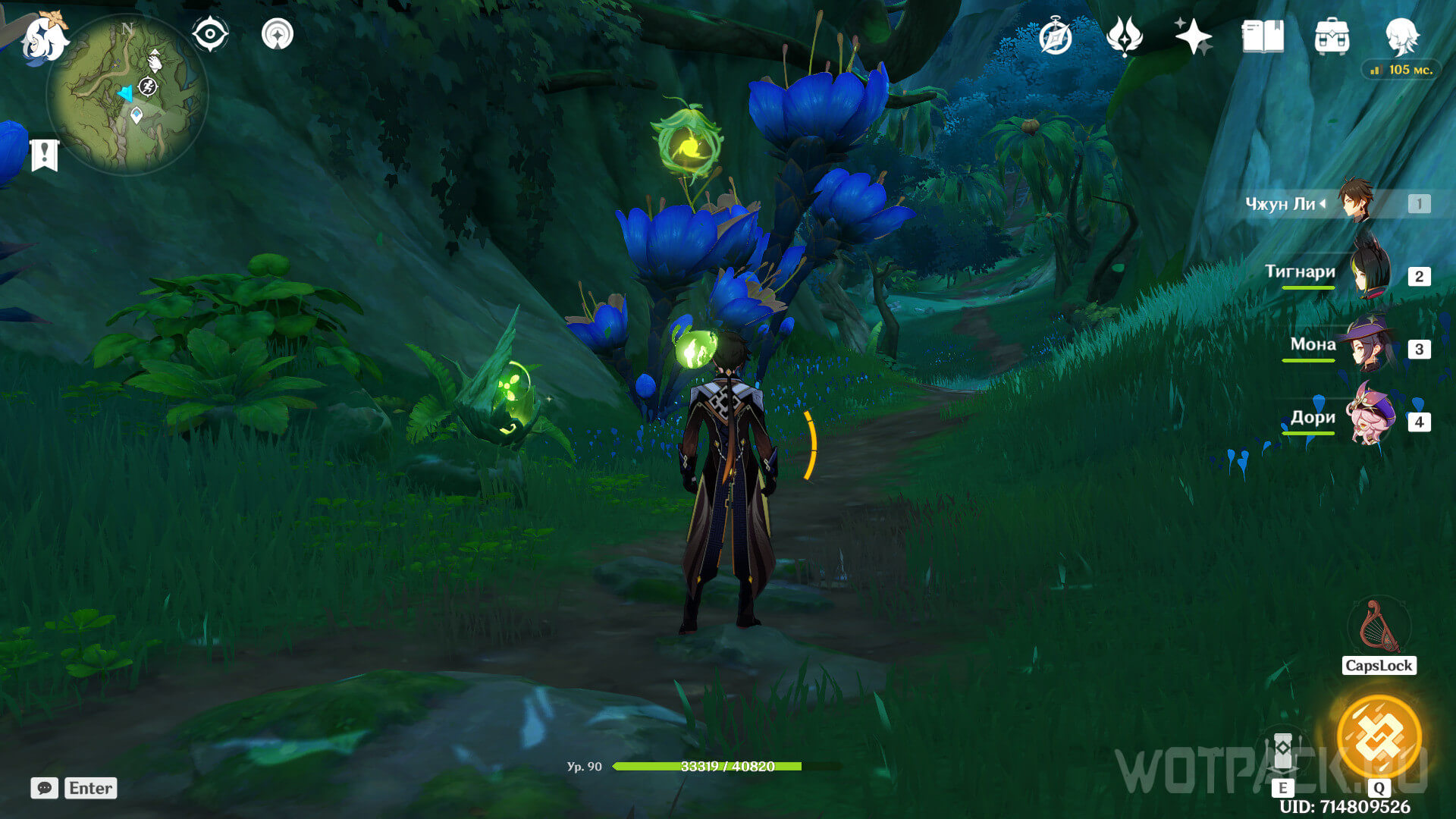
Task: Open the circular minimap
Action: pyautogui.click(x=127, y=95)
